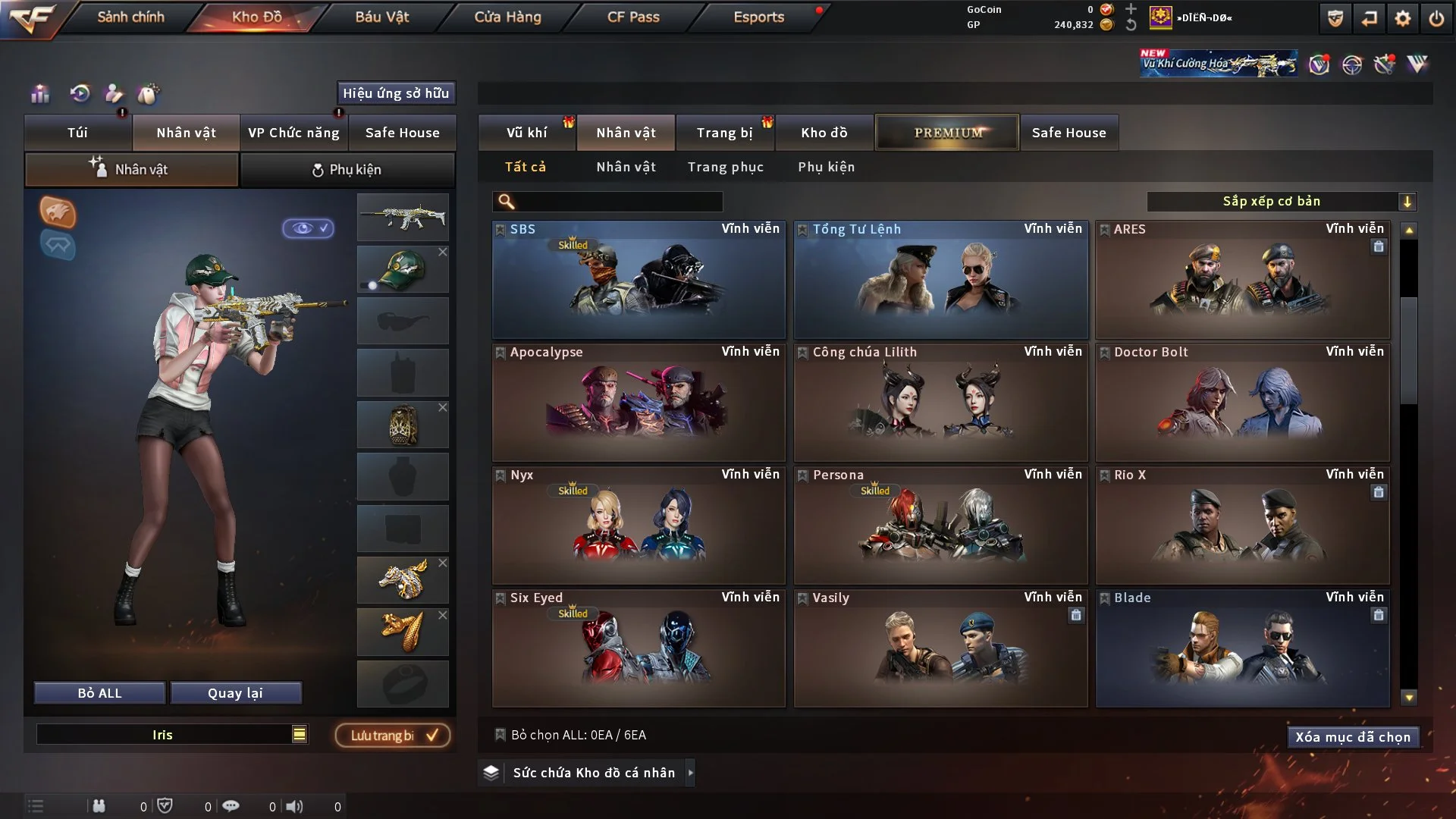This screenshot has height=819, width=1456.
Task: Save the loadout with Lưu trang bị
Action: (x=392, y=735)
